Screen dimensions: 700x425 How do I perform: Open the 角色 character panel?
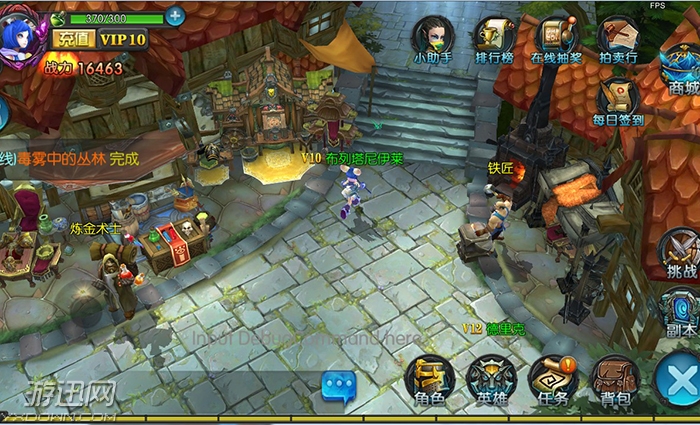pos(429,380)
